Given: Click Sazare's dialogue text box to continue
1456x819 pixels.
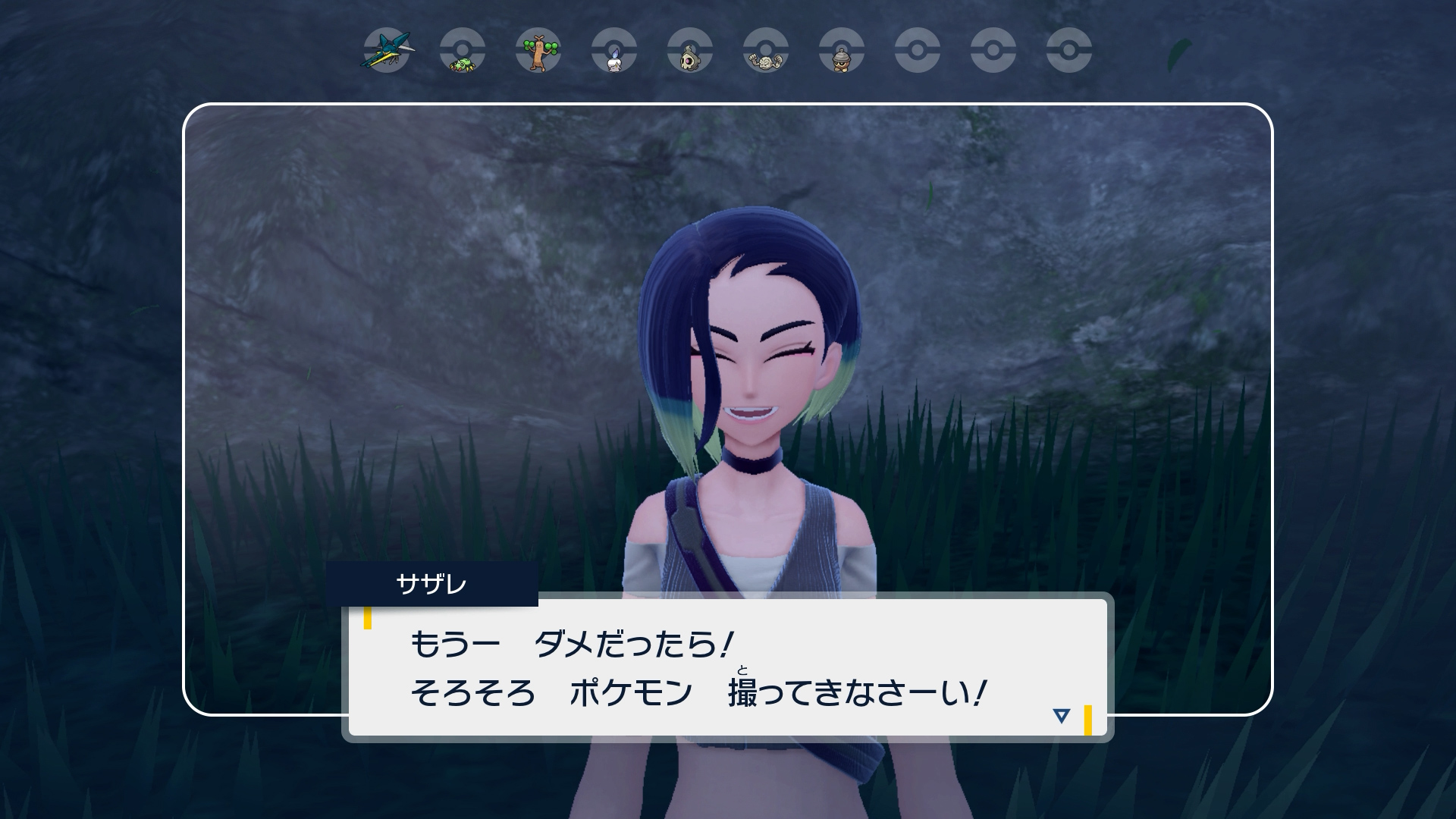Looking at the screenshot, I should coord(726,667).
